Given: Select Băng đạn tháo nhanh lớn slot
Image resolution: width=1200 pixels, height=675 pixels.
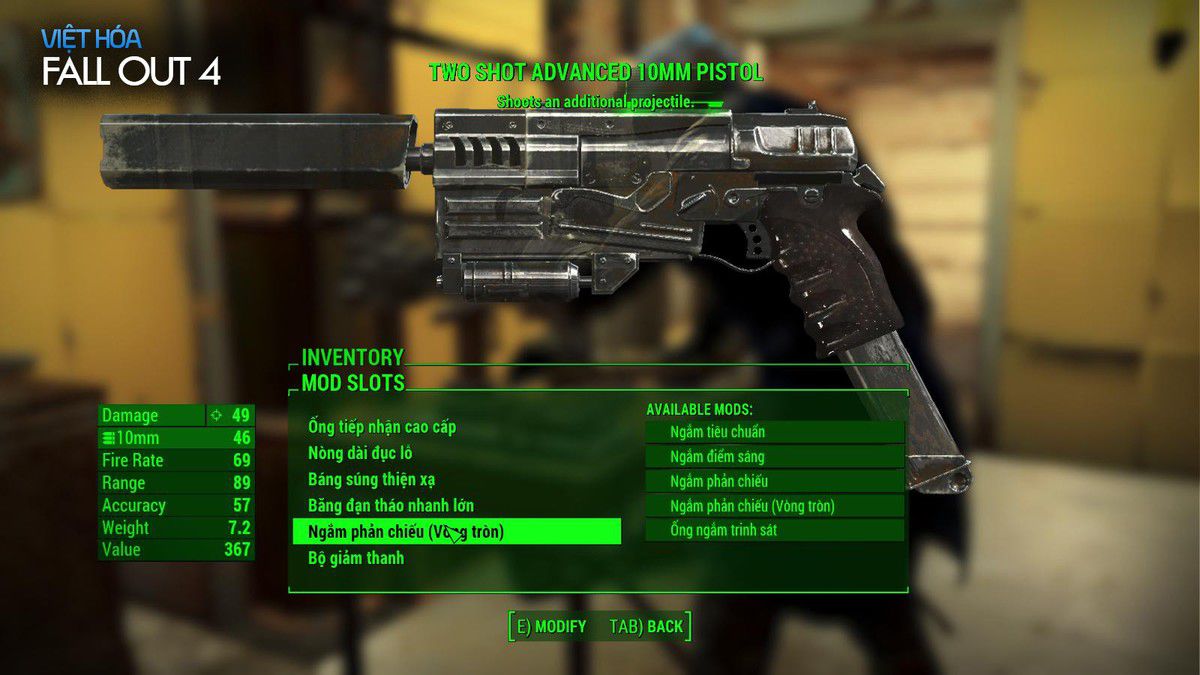Looking at the screenshot, I should coord(391,505).
